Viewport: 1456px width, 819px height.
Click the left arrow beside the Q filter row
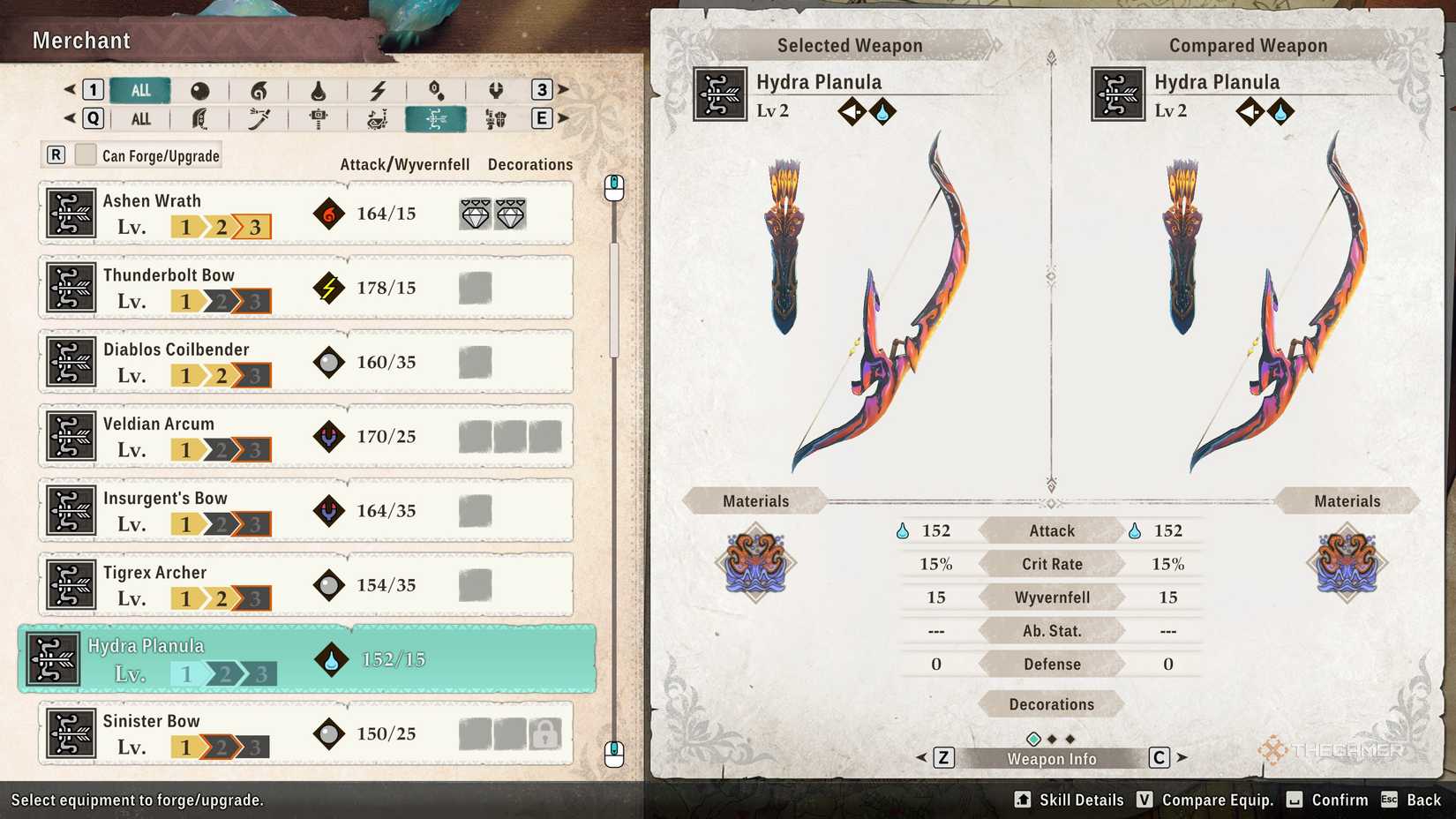pos(67,118)
